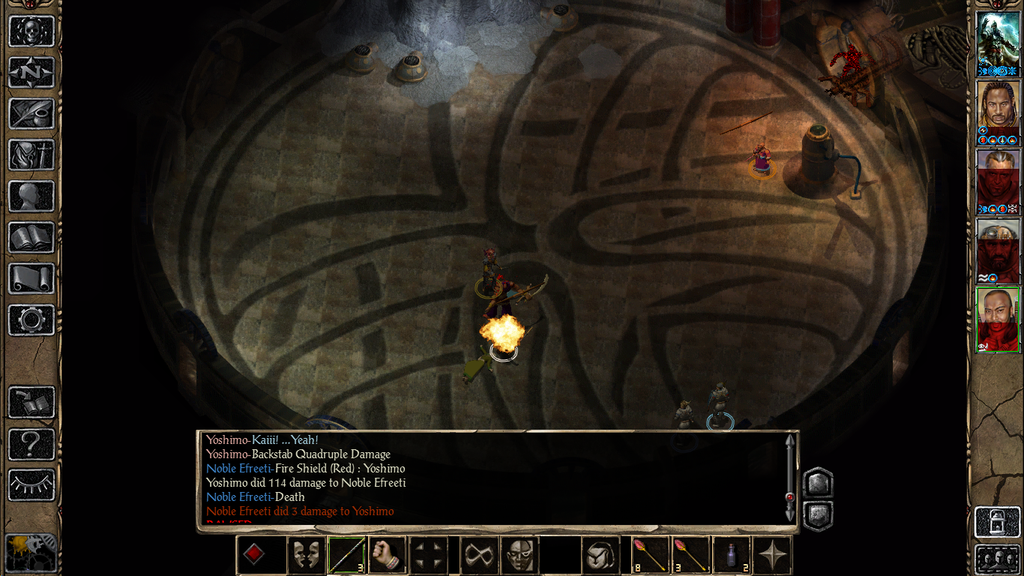The height and width of the screenshot is (576, 1024).
Task: Select the fist unarmed attack slot
Action: 387,555
